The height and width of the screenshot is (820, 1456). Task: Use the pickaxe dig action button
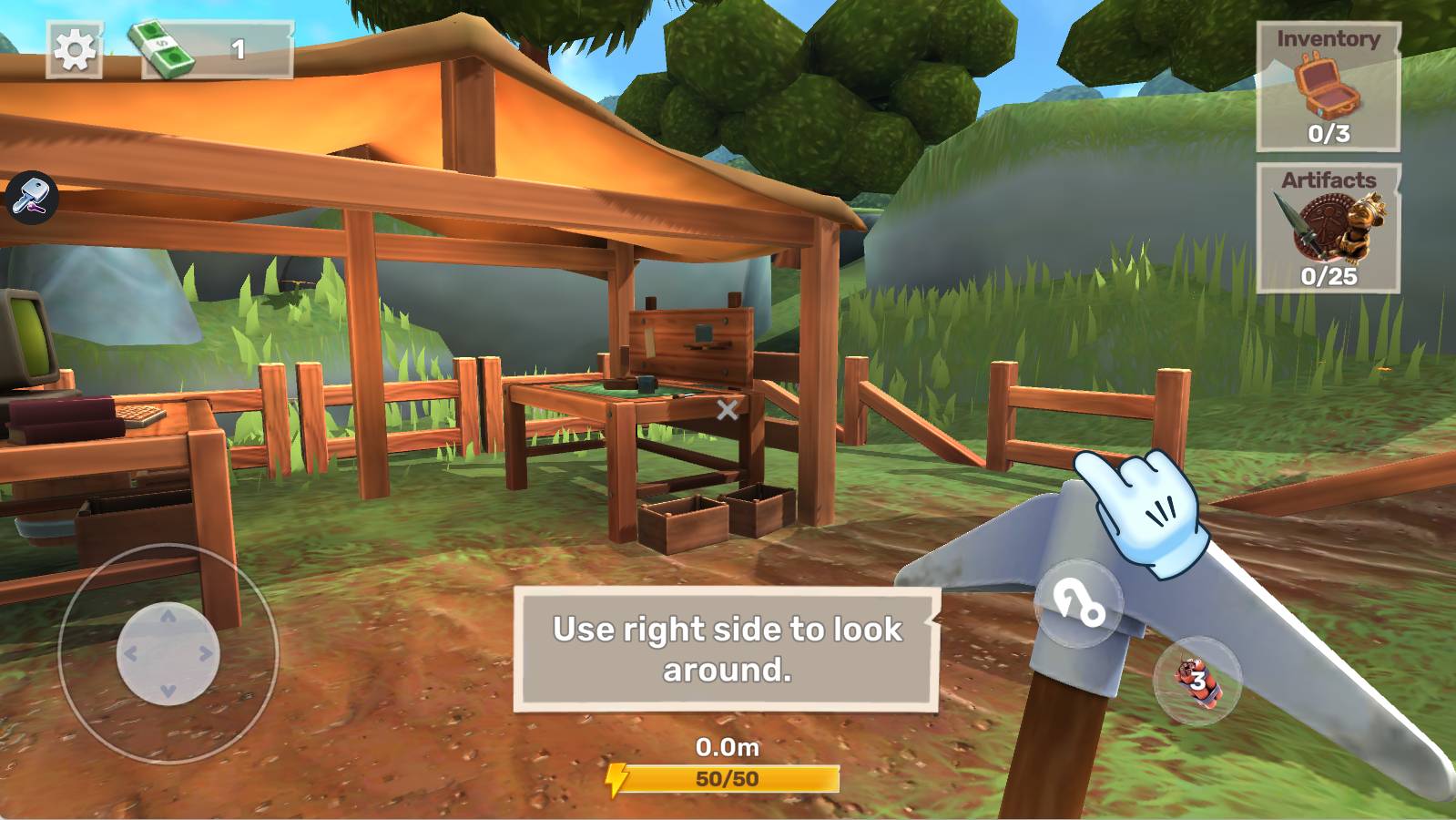click(x=1079, y=603)
